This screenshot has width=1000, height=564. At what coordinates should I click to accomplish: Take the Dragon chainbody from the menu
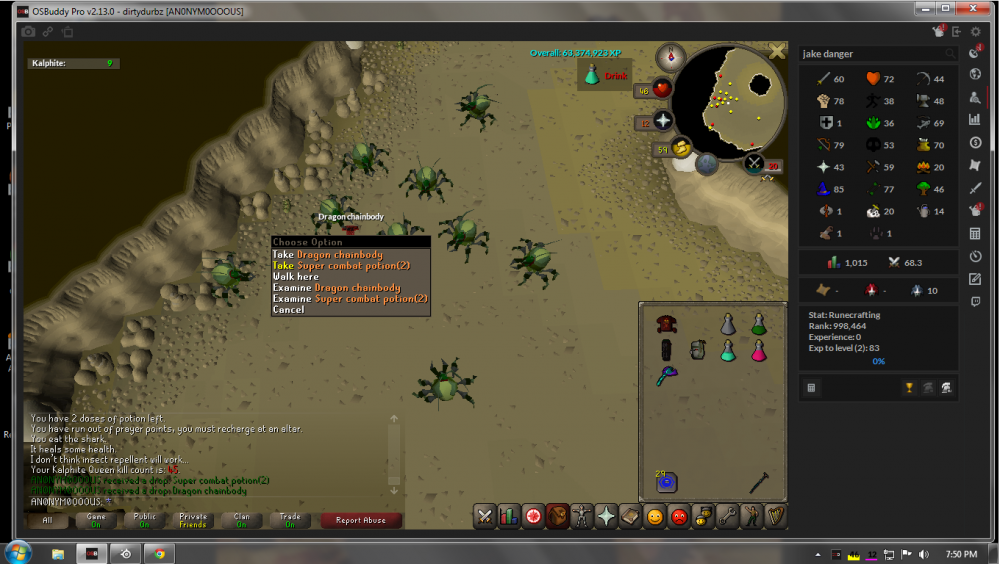[x=328, y=255]
